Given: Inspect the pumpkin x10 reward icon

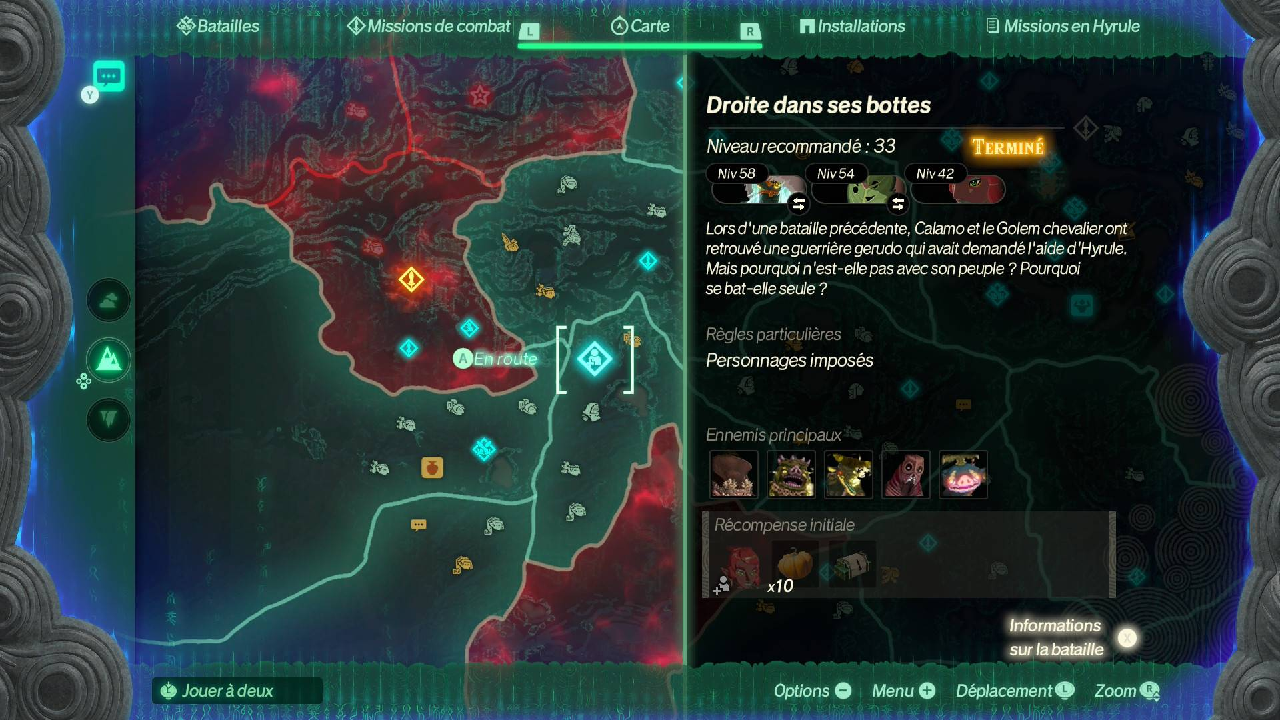Looking at the screenshot, I should click(795, 568).
